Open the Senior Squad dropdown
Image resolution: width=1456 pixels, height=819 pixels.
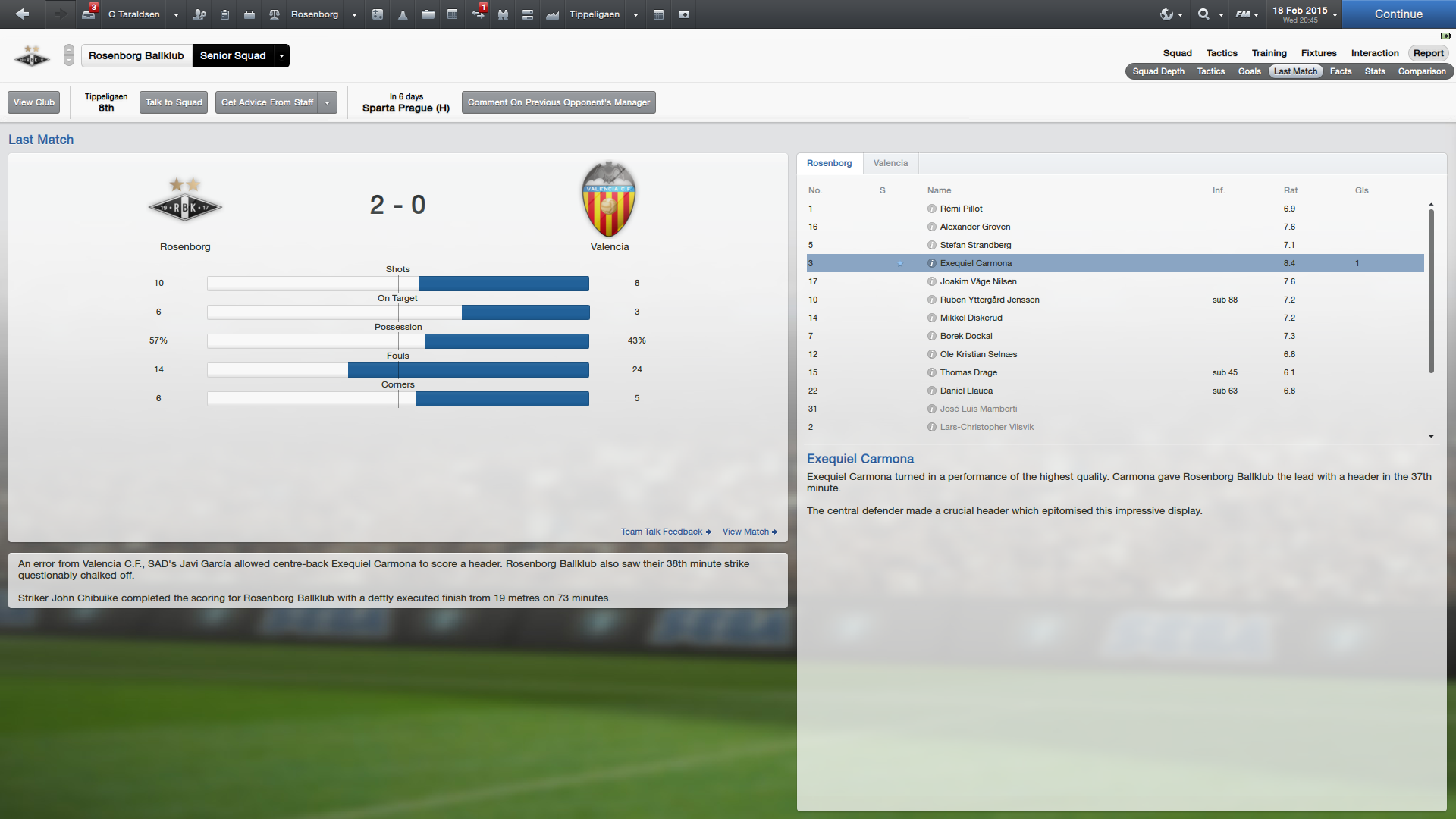(281, 56)
